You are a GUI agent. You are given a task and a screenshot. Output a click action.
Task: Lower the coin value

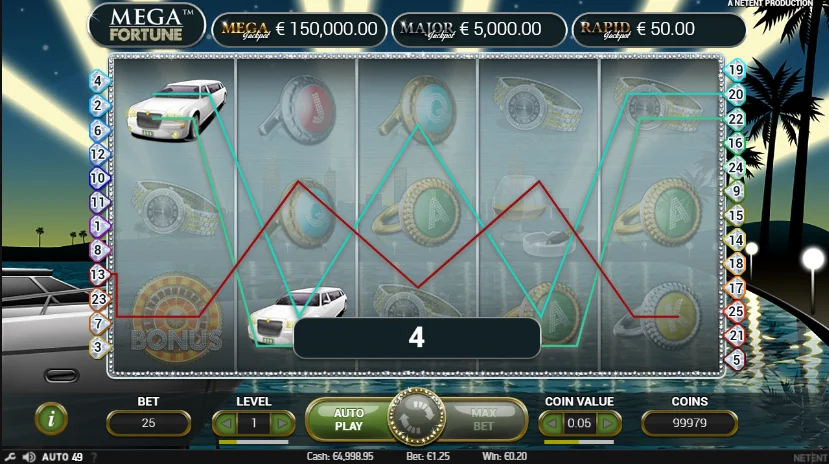pos(552,424)
